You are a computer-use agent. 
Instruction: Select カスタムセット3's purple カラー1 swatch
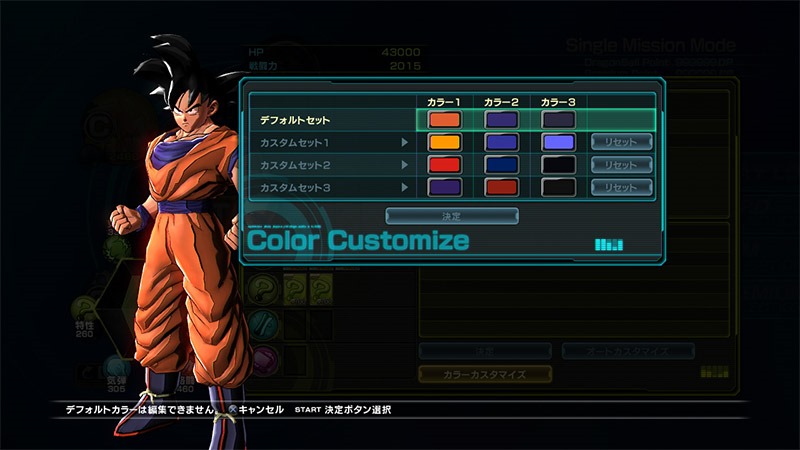[x=444, y=187]
